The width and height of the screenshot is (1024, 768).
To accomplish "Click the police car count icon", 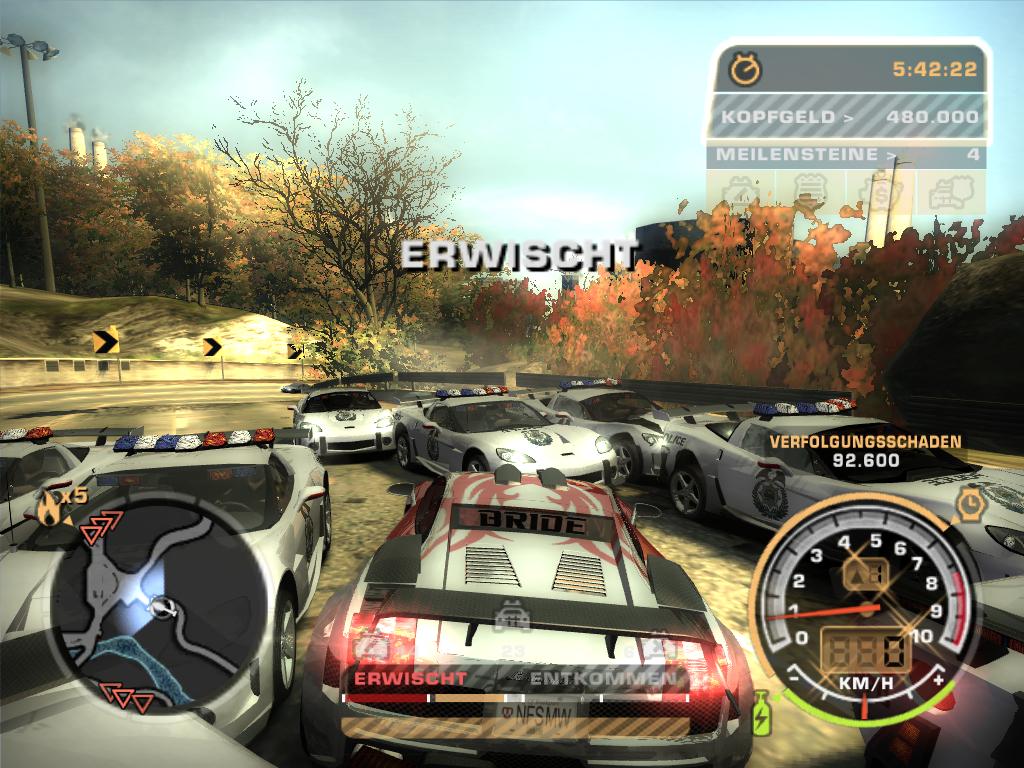I will point(512,613).
